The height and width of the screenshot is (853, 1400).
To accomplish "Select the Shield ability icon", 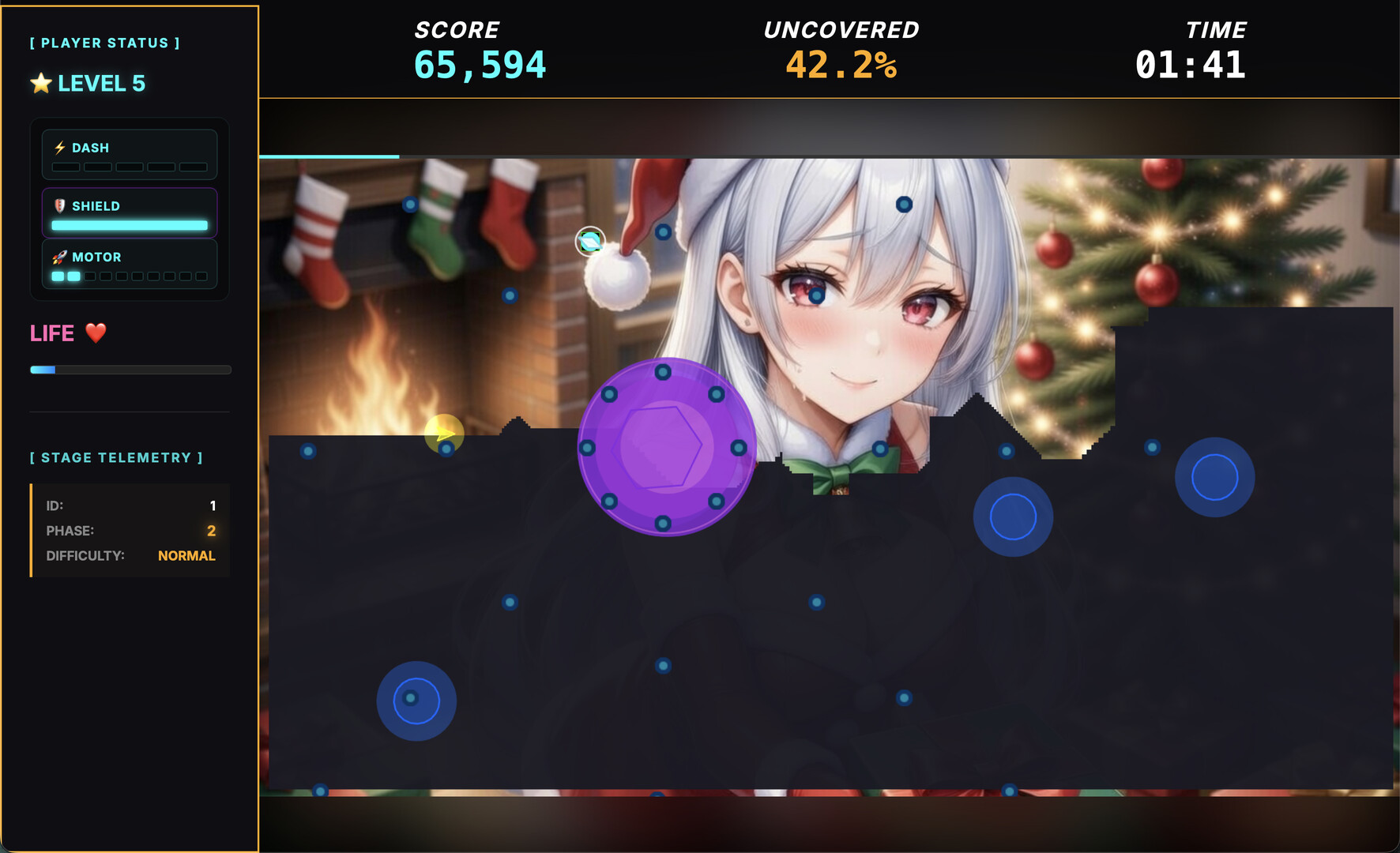I will coord(60,205).
